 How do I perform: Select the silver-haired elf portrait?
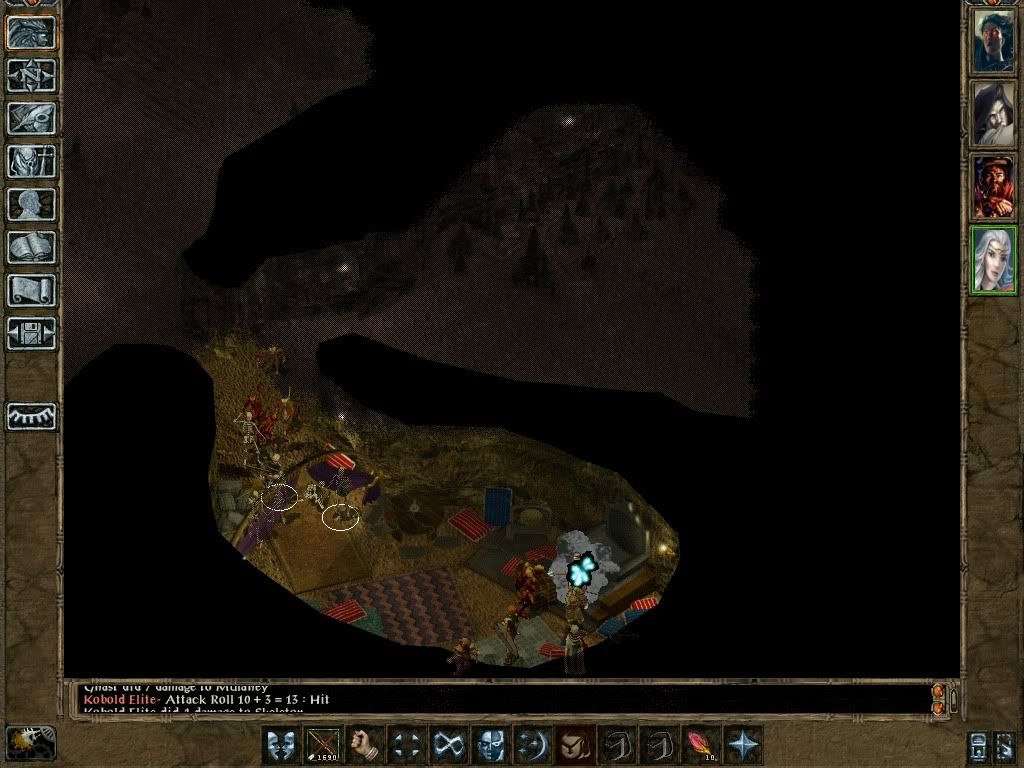pos(993,260)
